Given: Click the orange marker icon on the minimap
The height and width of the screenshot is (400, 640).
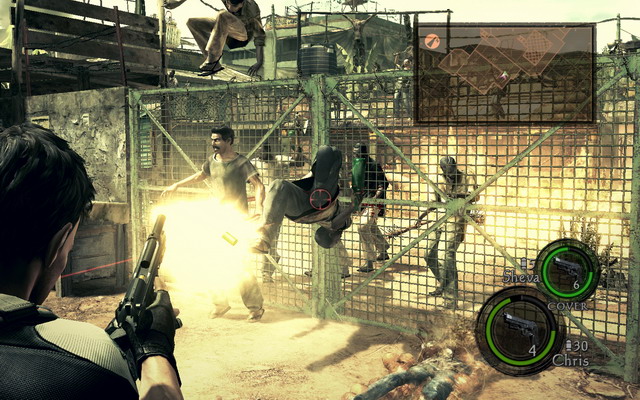Looking at the screenshot, I should pos(432,41).
